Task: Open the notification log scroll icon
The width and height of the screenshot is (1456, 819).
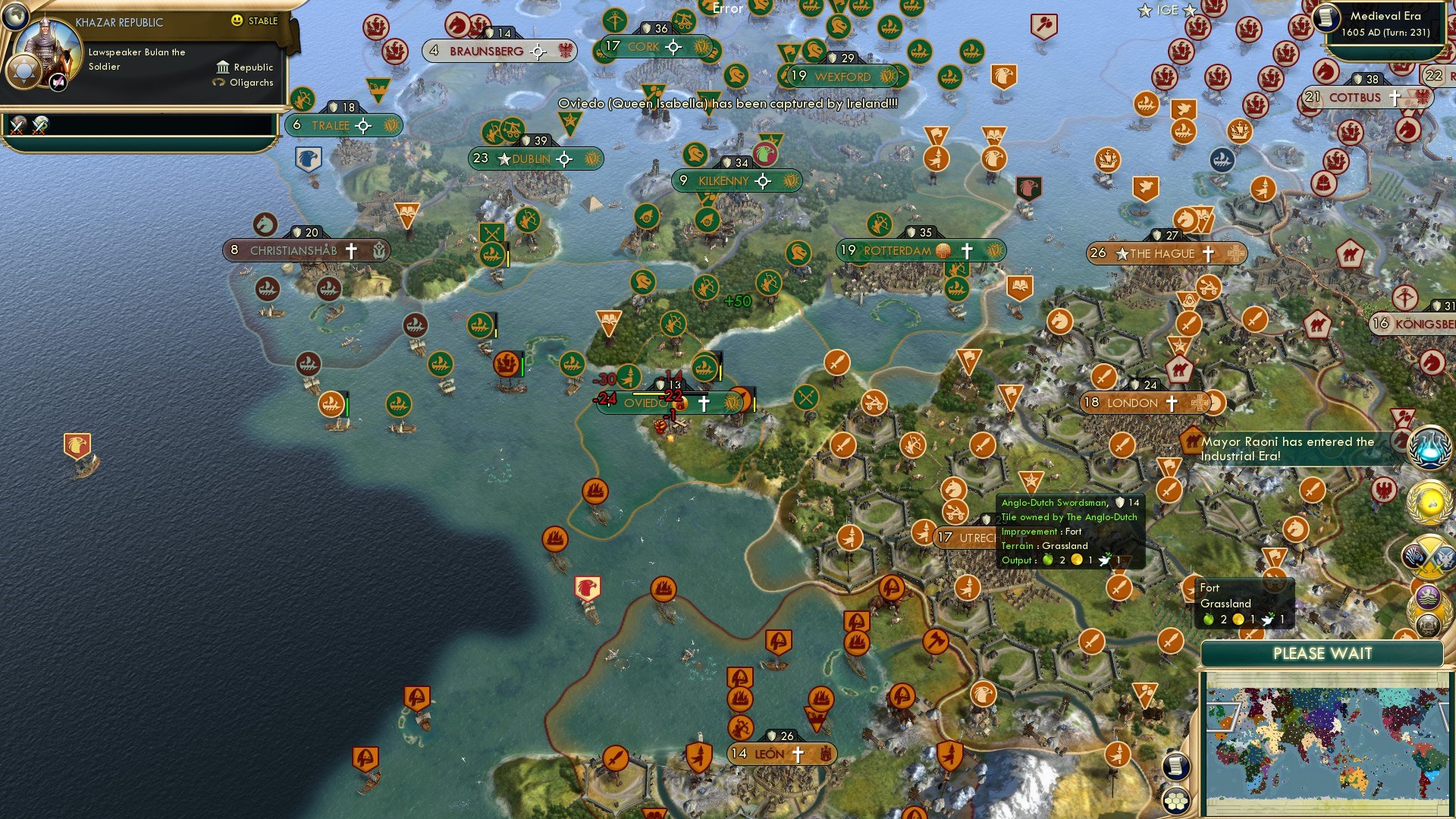Action: coord(1175,767)
